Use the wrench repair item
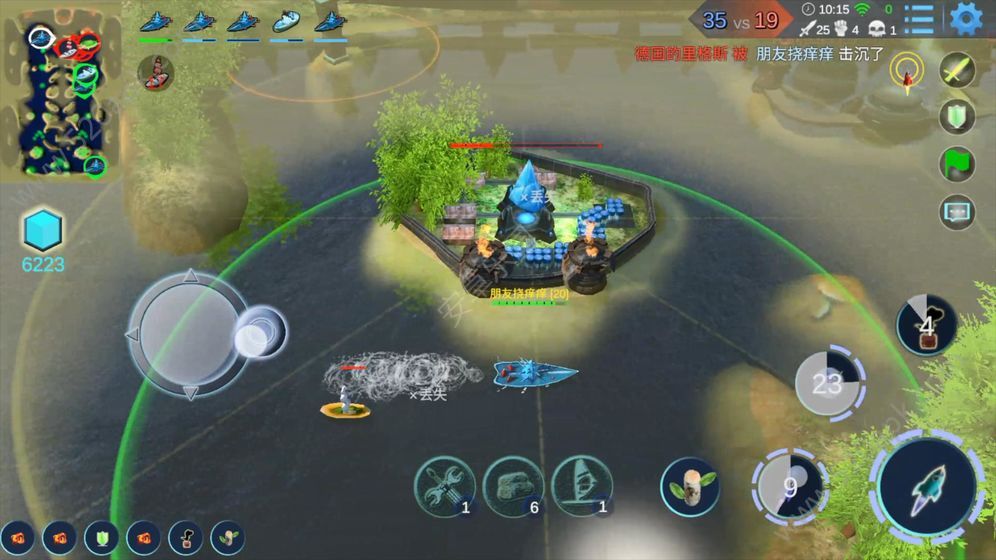This screenshot has height=560, width=996. tap(444, 486)
